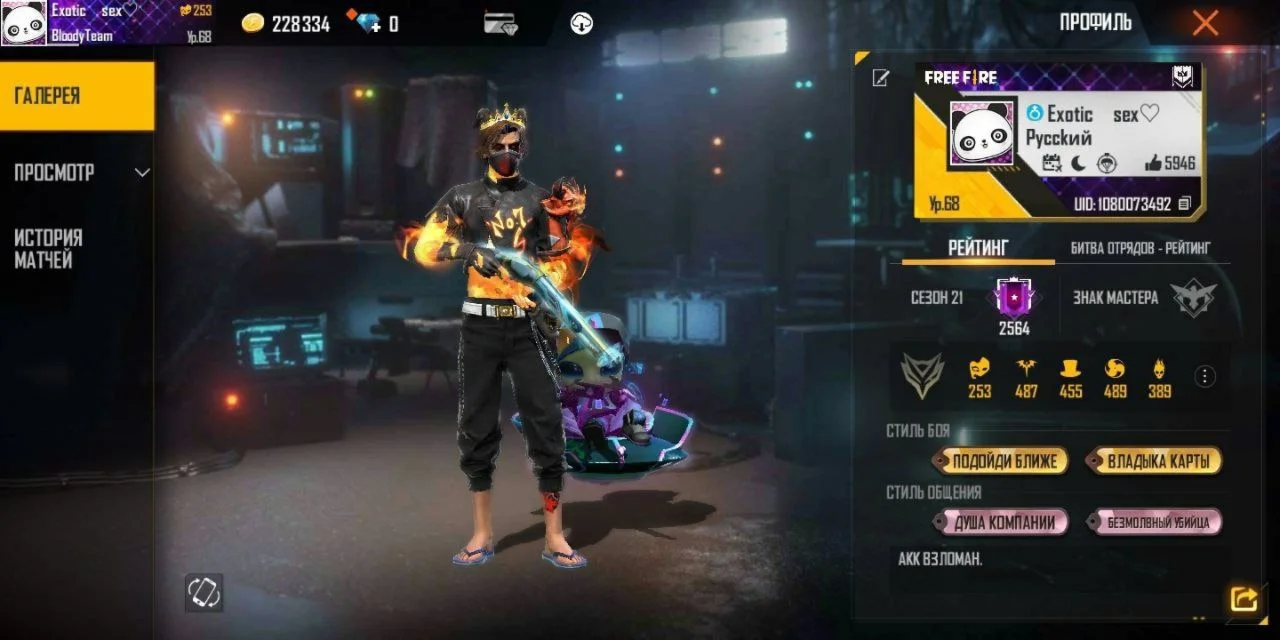Open the membership card icon in top bar
Viewport: 1280px width, 640px height.
[x=499, y=23]
